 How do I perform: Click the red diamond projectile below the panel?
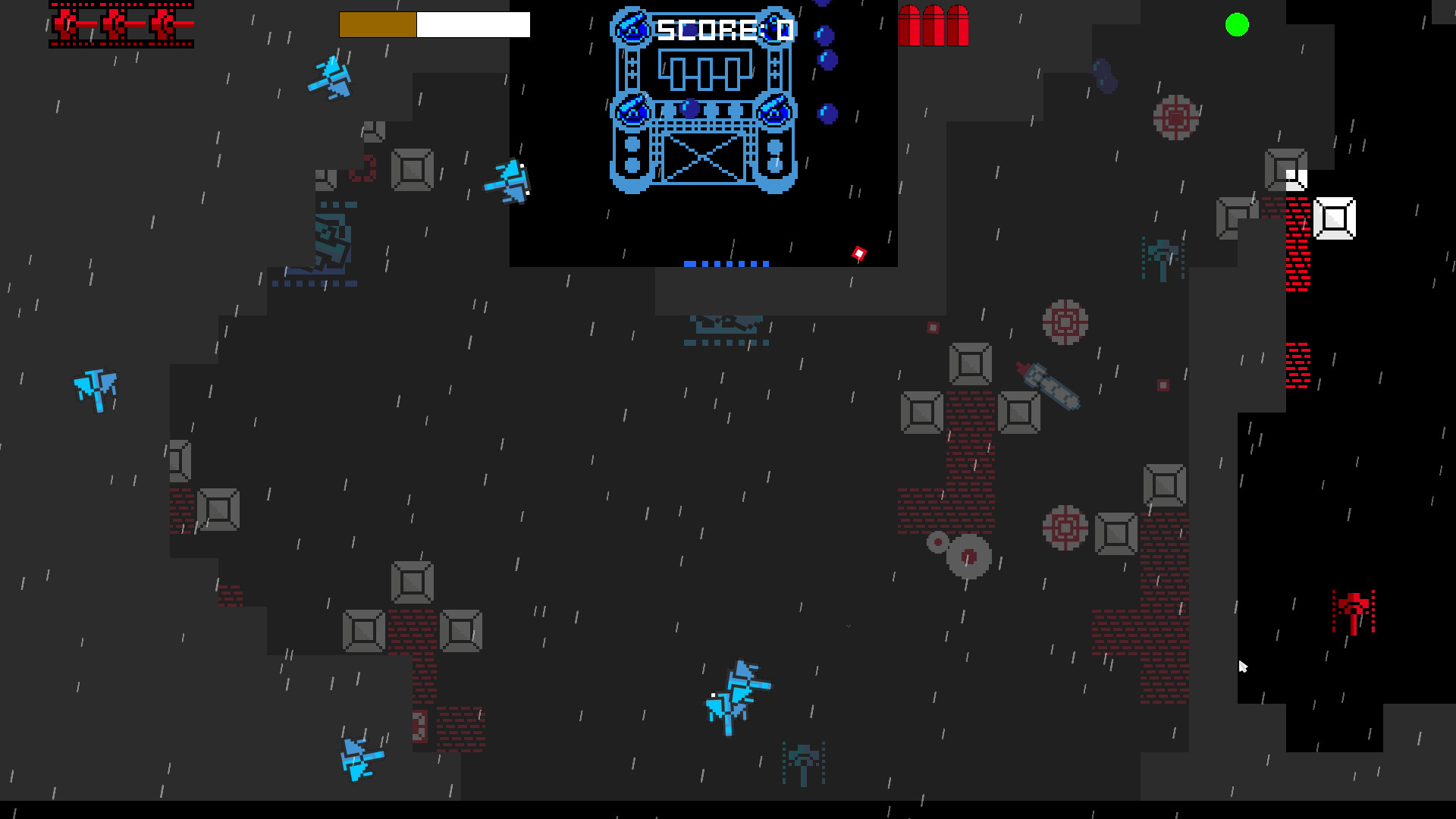[860, 252]
